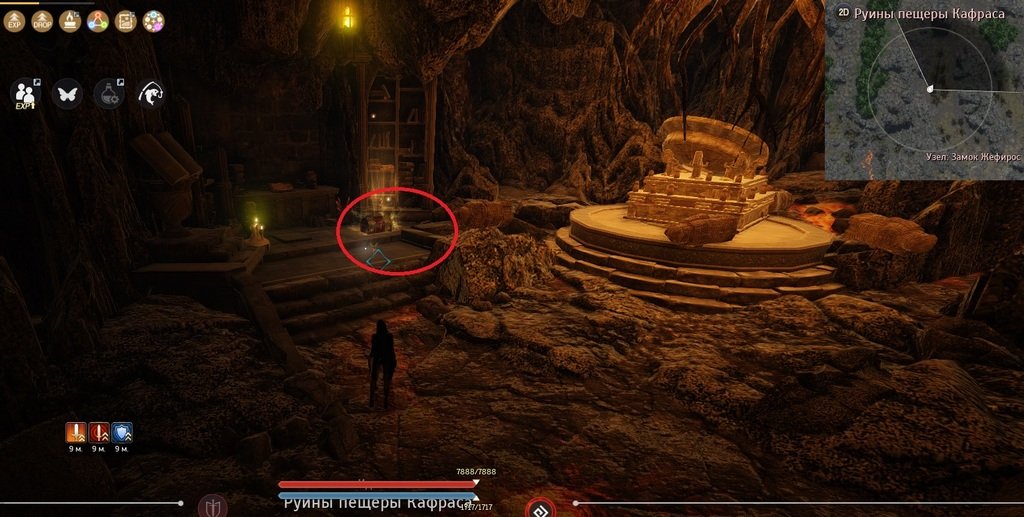This screenshot has height=517, width=1024.
Task: Toggle the minimap 2D button
Action: pyautogui.click(x=843, y=13)
